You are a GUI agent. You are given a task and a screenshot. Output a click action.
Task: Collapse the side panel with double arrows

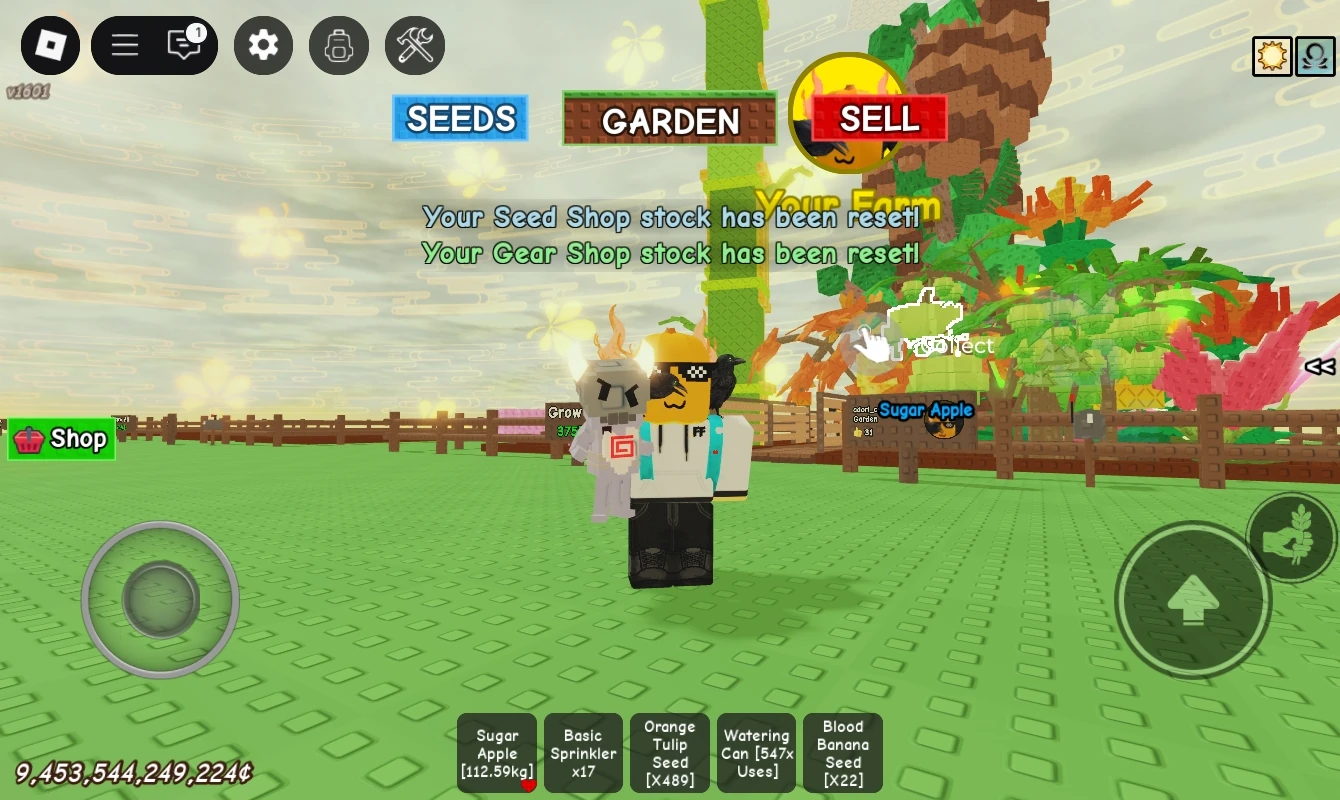pyautogui.click(x=1318, y=367)
